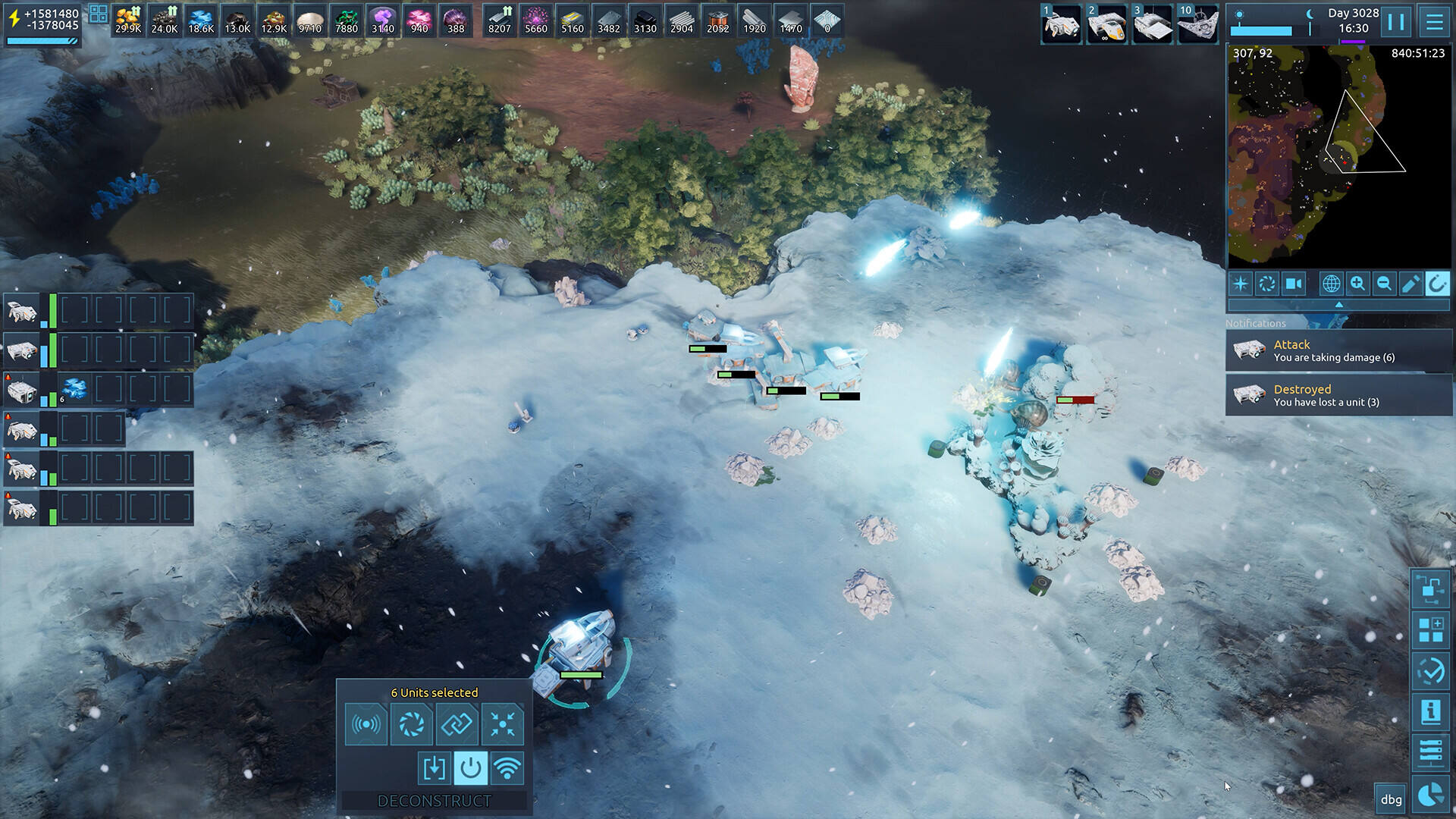
Task: Toggle the video camera button under minimap
Action: pyautogui.click(x=1294, y=284)
